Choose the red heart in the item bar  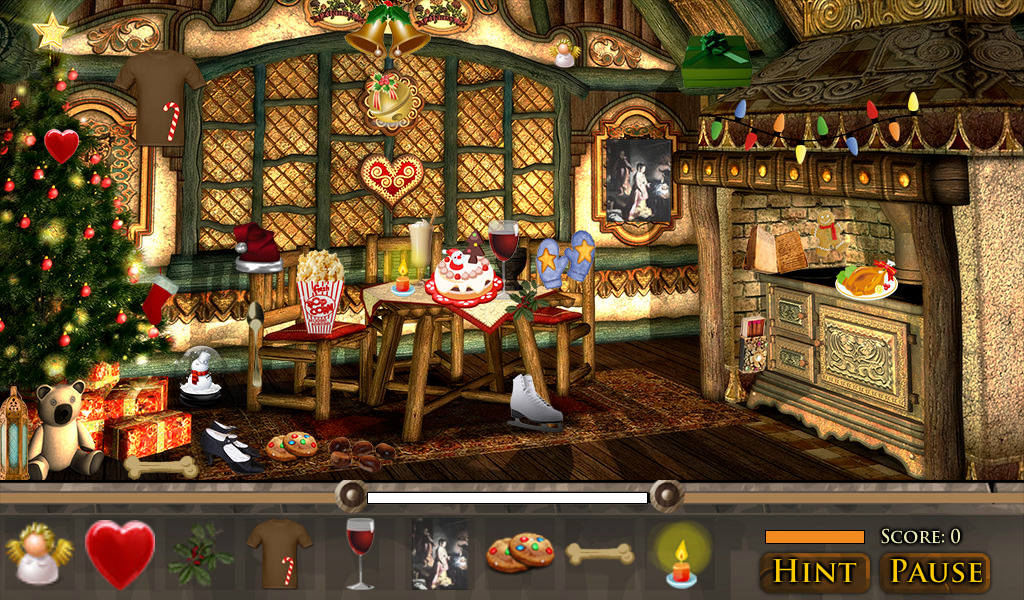tap(120, 553)
